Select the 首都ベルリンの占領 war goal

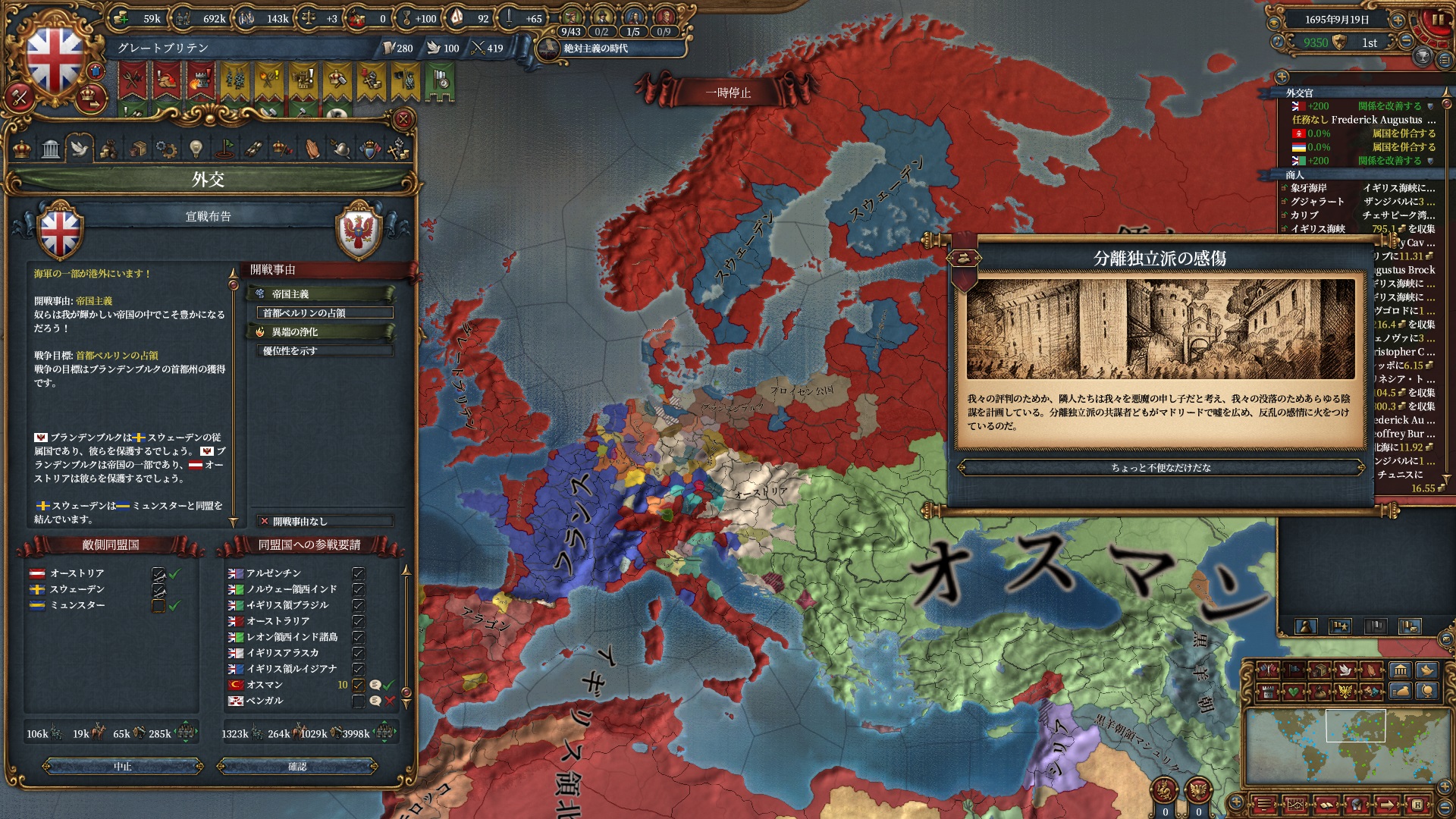[325, 313]
